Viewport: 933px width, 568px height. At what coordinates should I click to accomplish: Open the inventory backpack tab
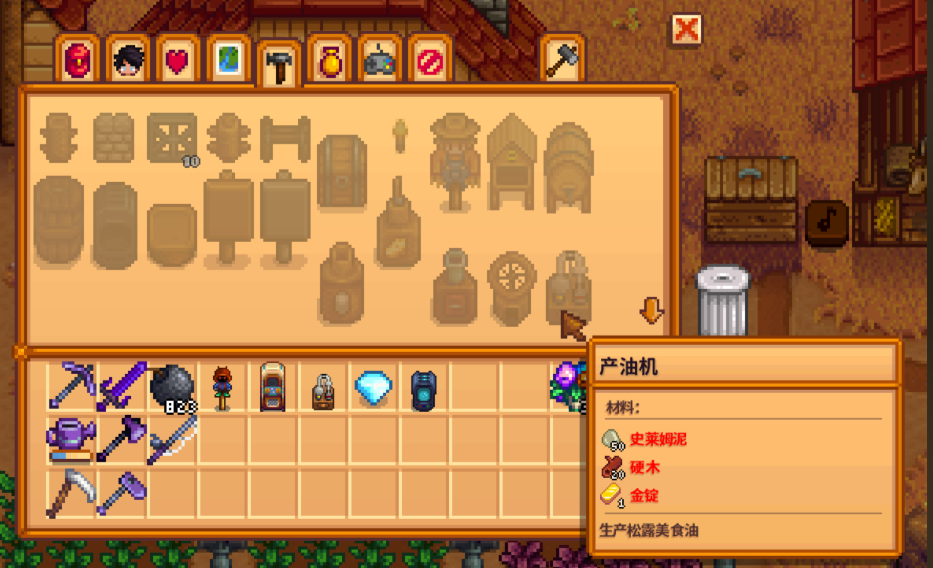click(x=78, y=61)
